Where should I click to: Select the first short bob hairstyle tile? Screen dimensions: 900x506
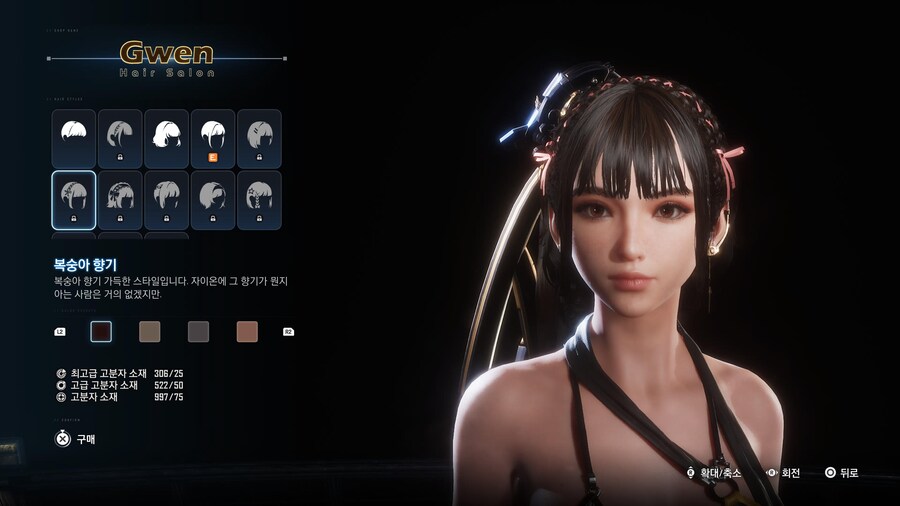[x=73, y=138]
